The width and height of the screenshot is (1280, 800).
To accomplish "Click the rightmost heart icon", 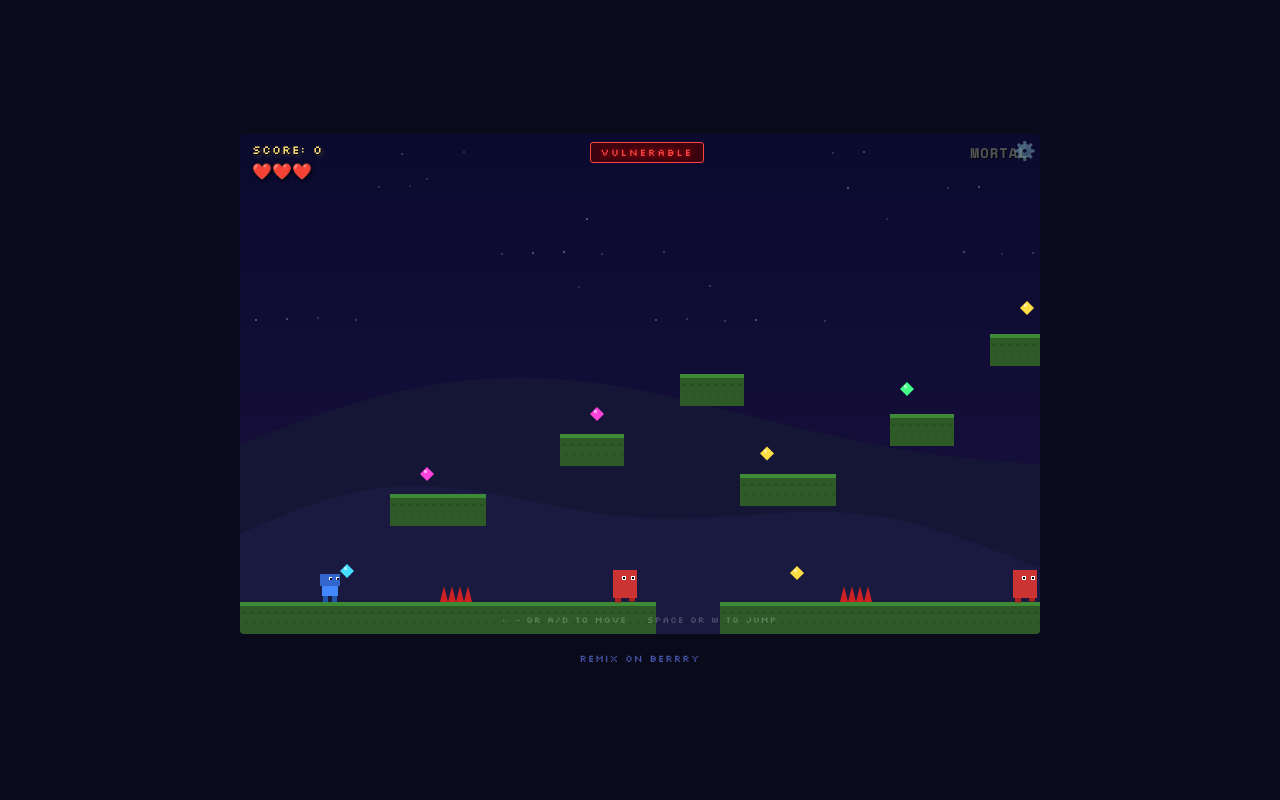I will (x=301, y=171).
